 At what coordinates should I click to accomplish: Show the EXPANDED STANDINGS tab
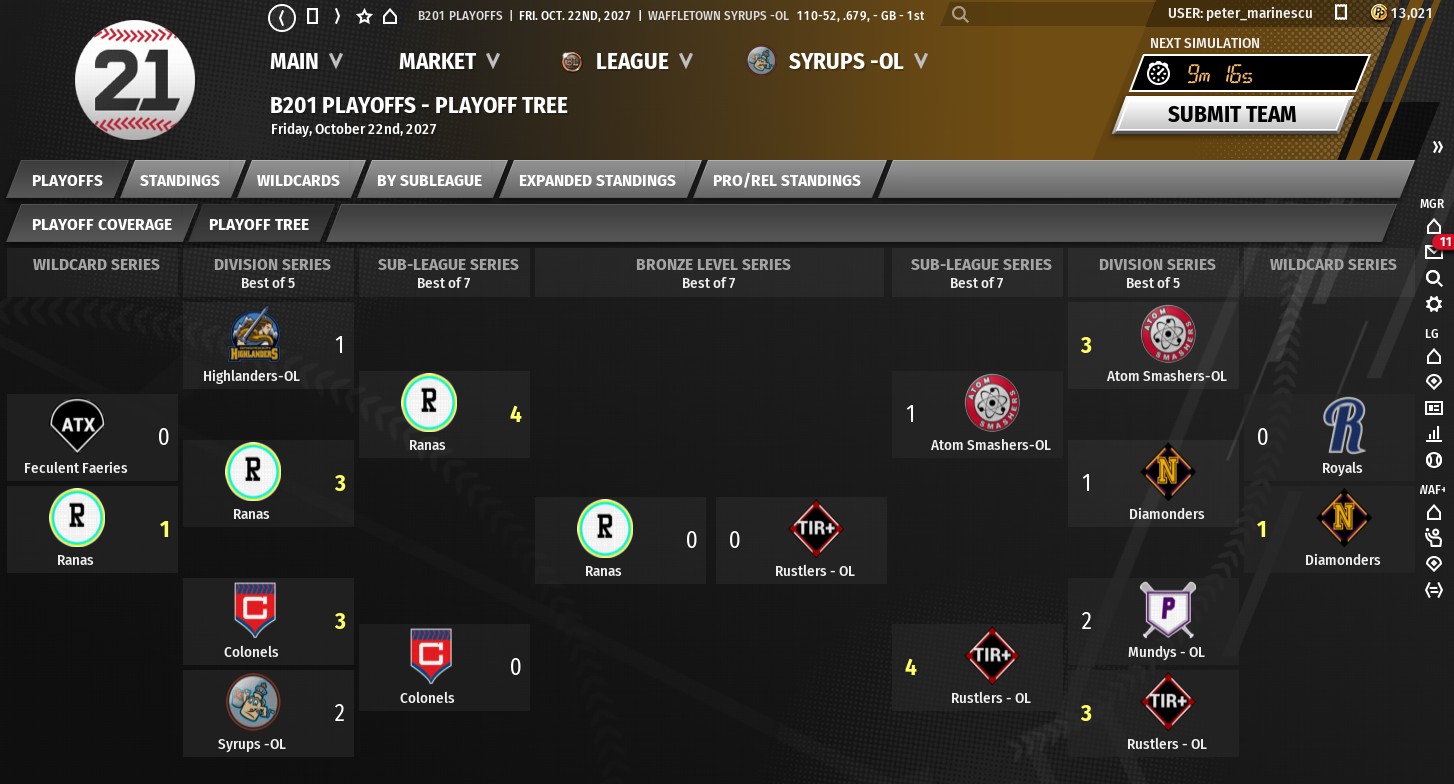pyautogui.click(x=597, y=180)
